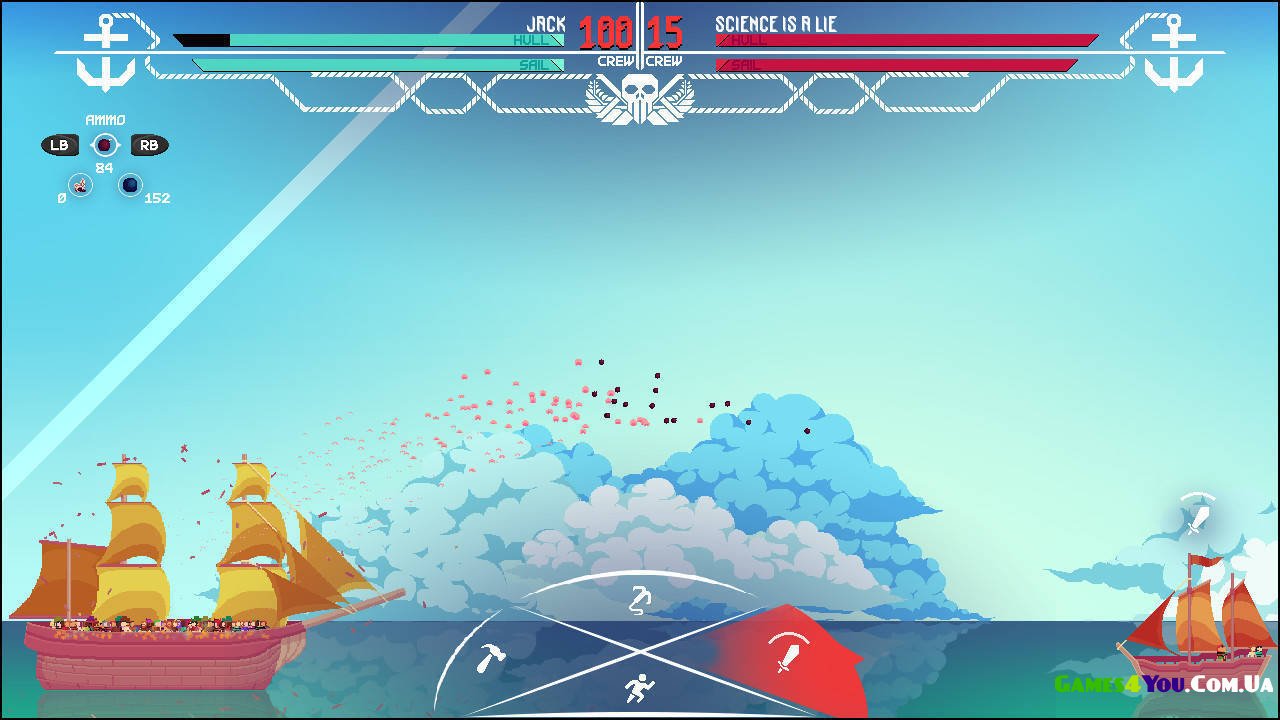
Task: Choose the ammo type with zero count
Action: (80, 185)
